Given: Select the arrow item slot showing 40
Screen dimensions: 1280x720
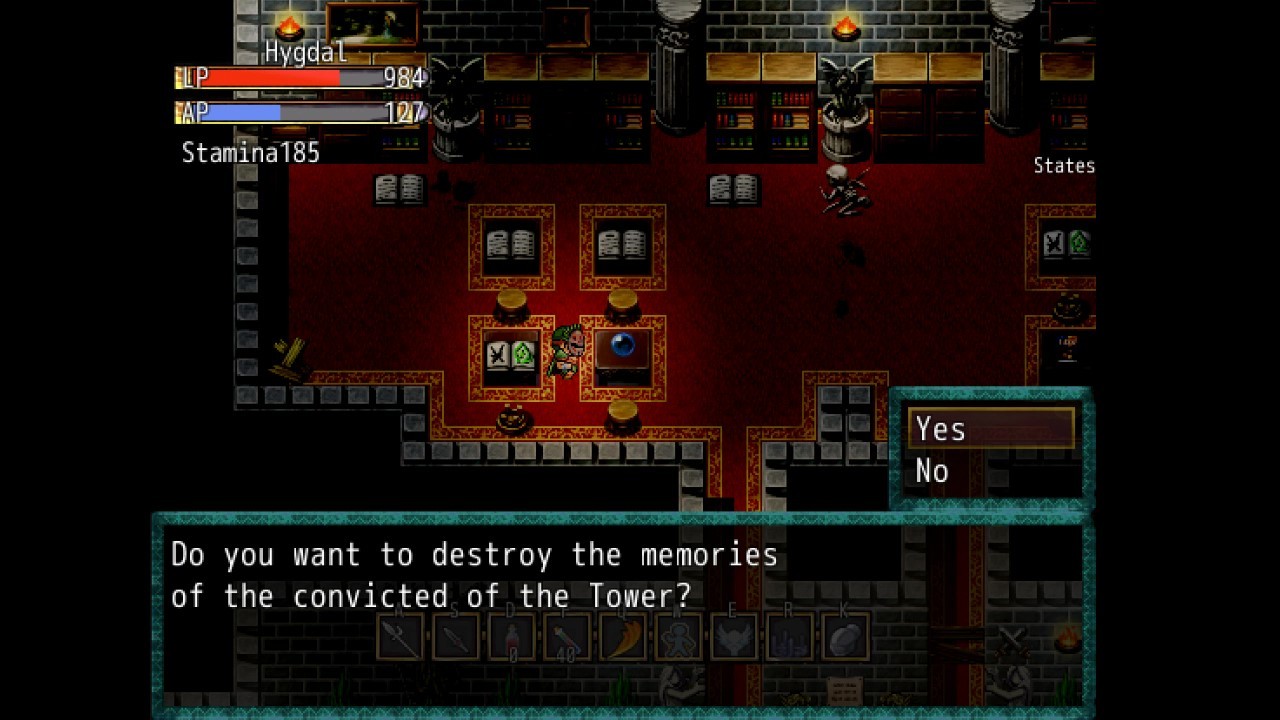Looking at the screenshot, I should 566,636.
